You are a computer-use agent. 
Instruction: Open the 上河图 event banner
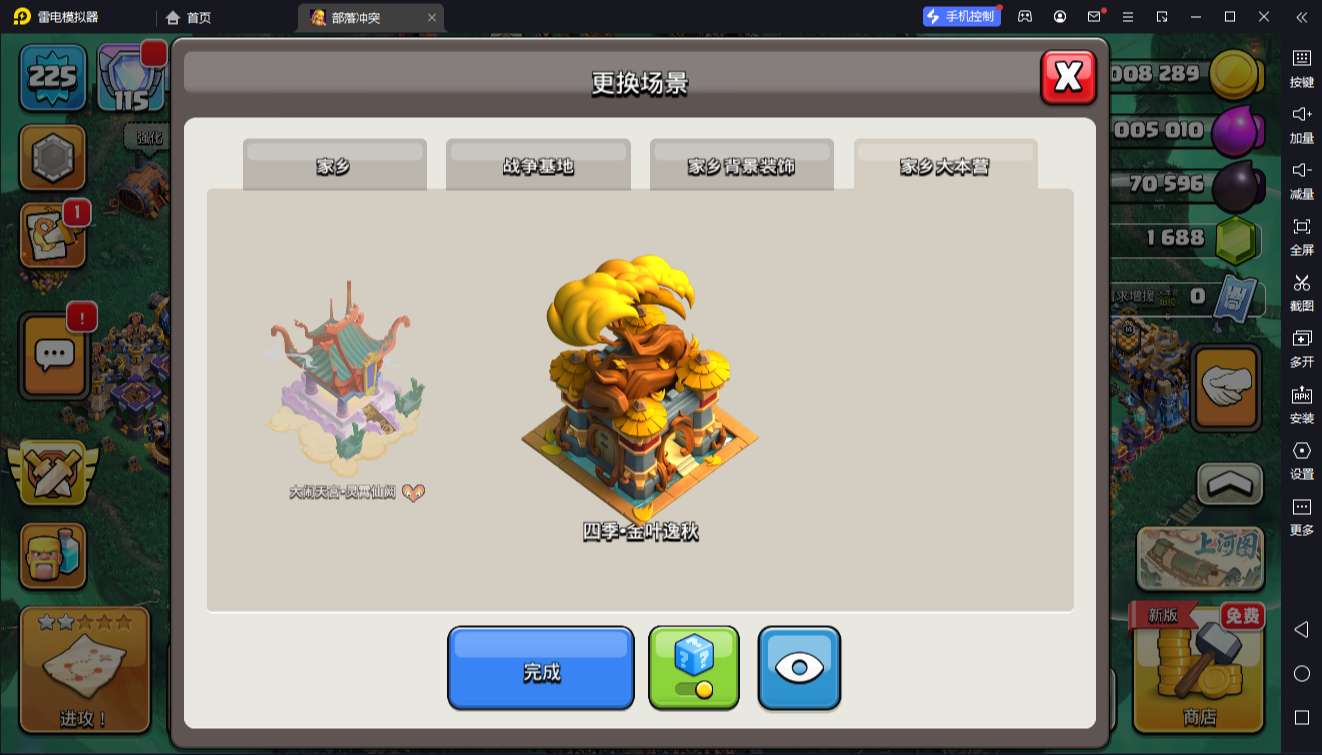pos(1200,558)
